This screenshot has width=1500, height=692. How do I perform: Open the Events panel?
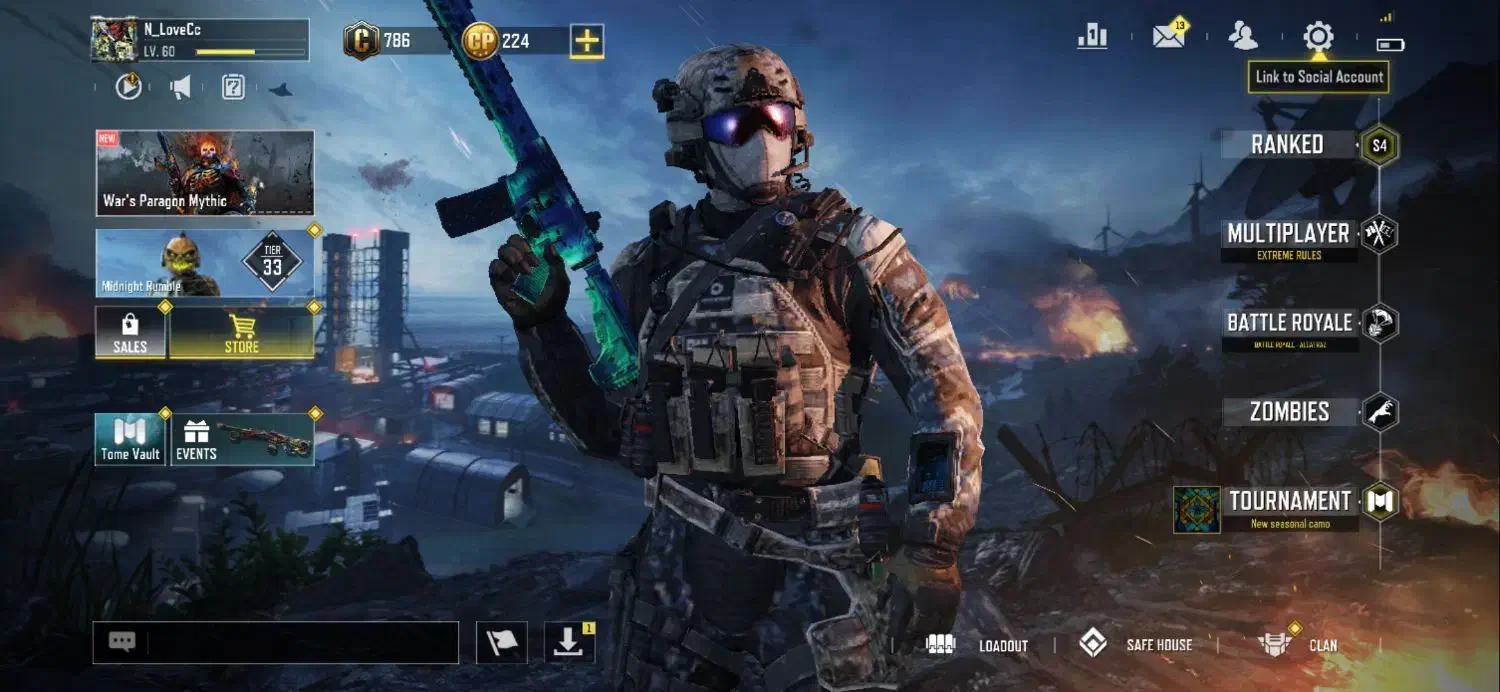pyautogui.click(x=243, y=439)
